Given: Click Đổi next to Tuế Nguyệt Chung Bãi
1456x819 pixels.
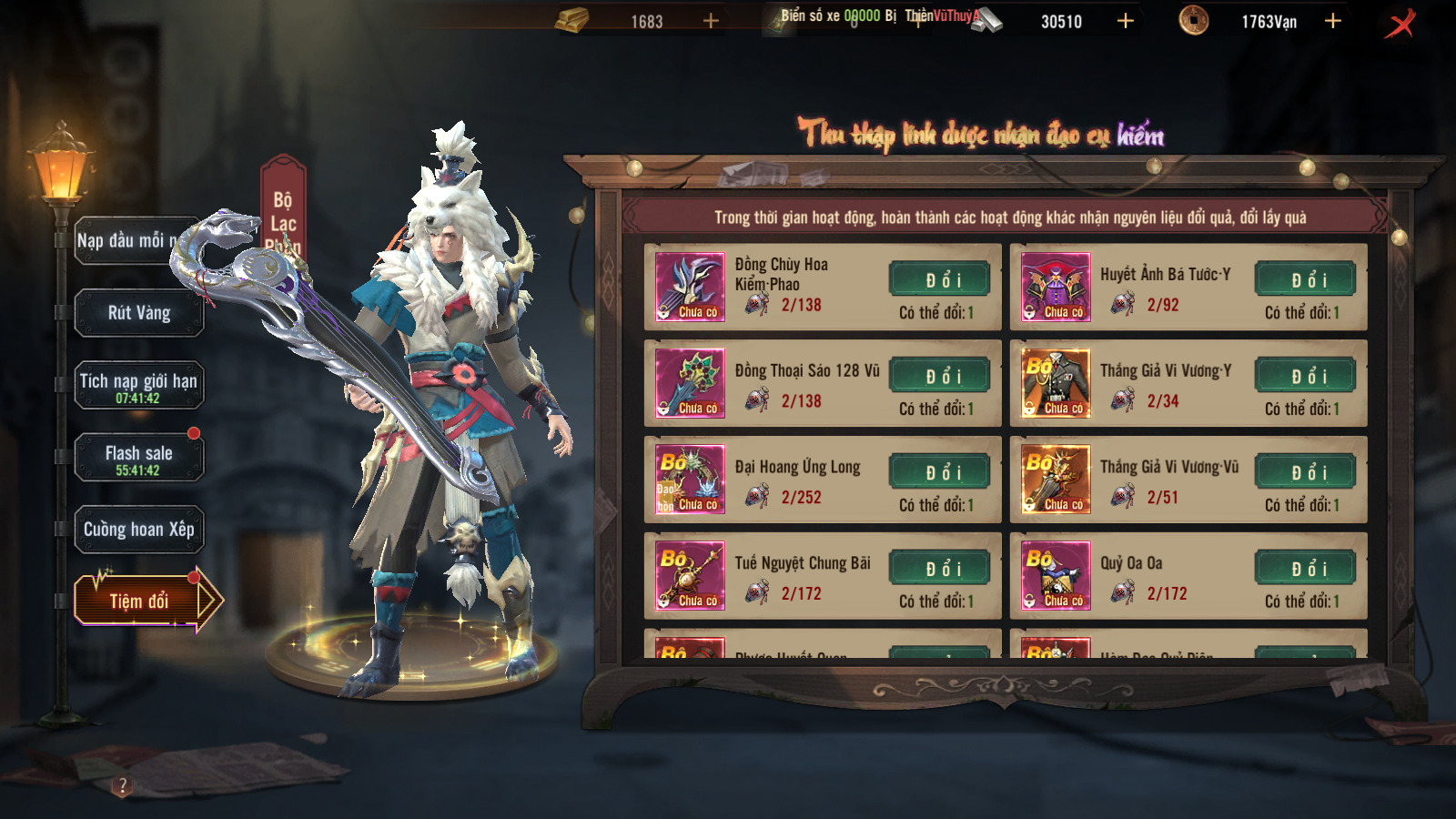Looking at the screenshot, I should pyautogui.click(x=940, y=569).
